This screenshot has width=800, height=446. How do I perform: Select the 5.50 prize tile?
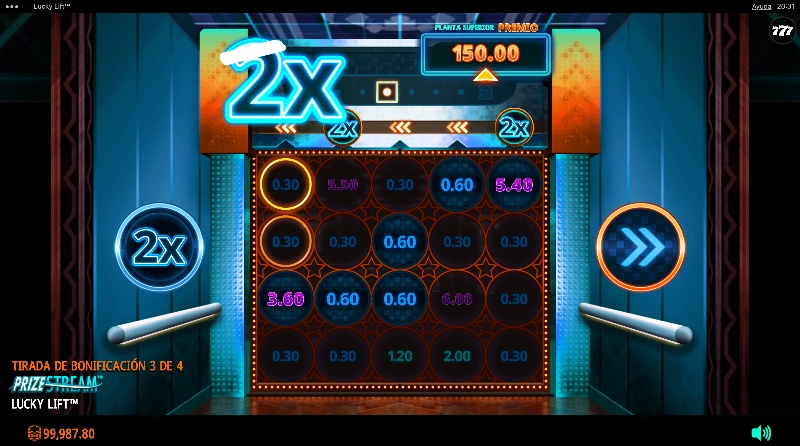pos(343,185)
